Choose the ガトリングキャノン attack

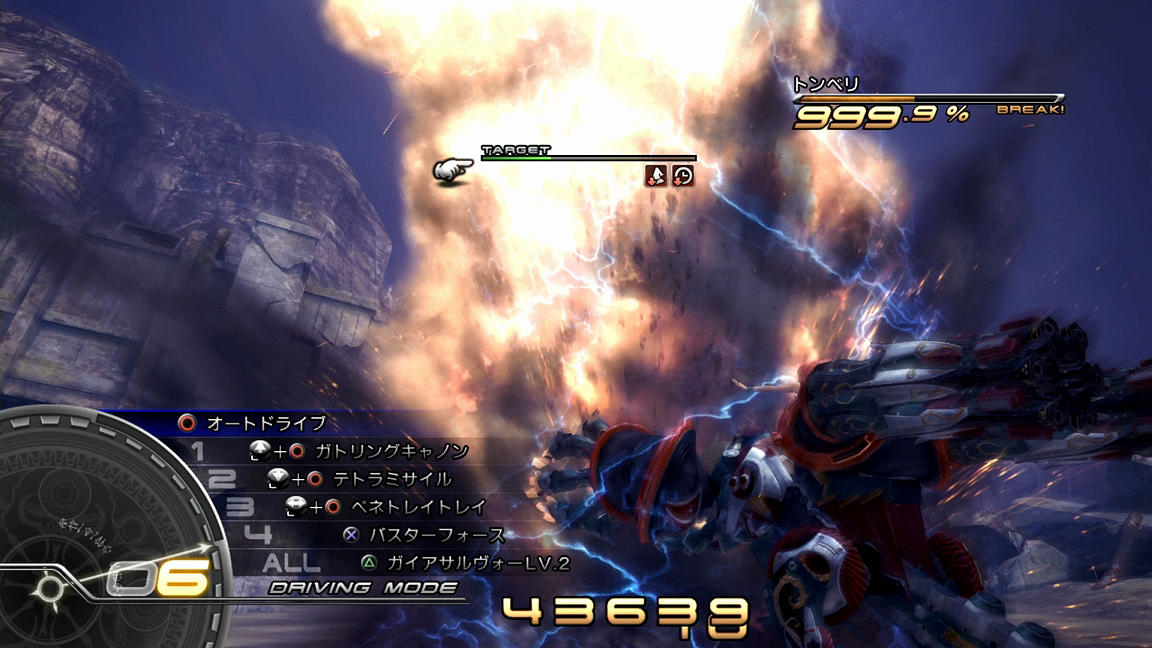tap(391, 451)
